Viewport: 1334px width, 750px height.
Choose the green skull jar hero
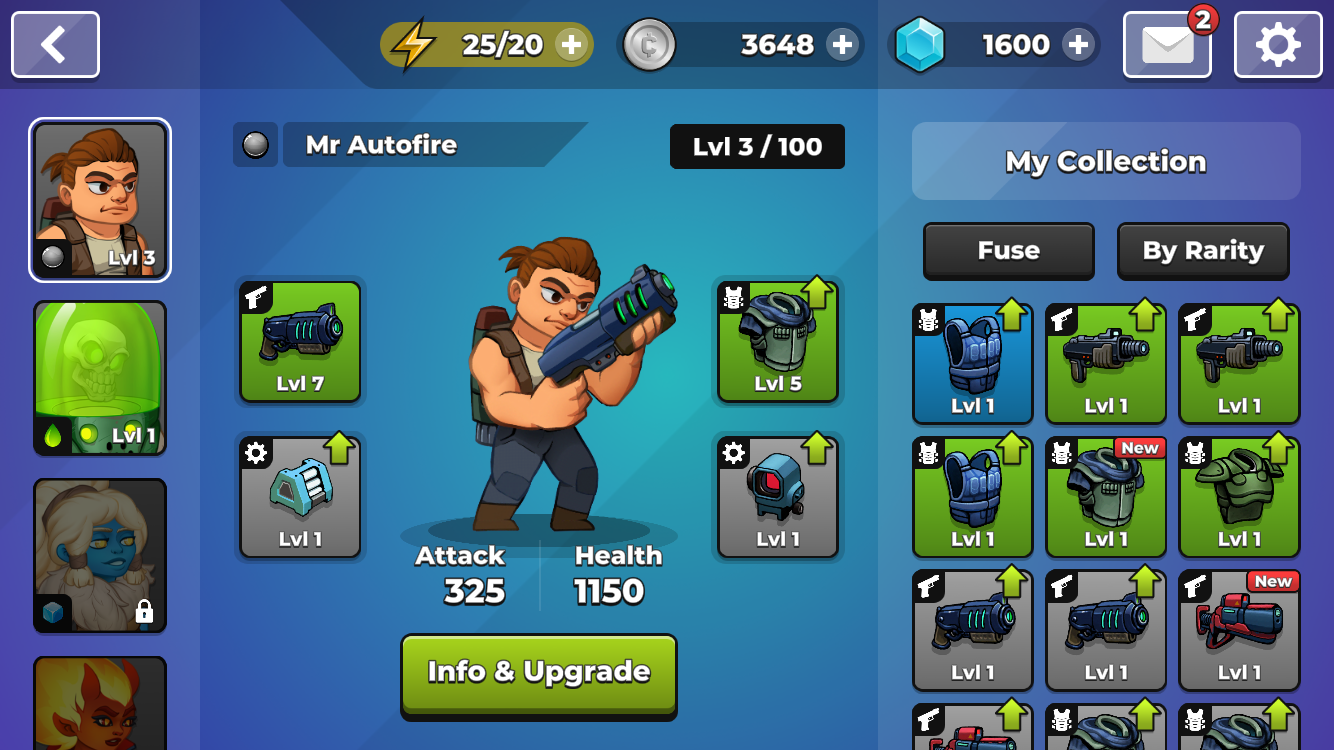click(x=100, y=378)
